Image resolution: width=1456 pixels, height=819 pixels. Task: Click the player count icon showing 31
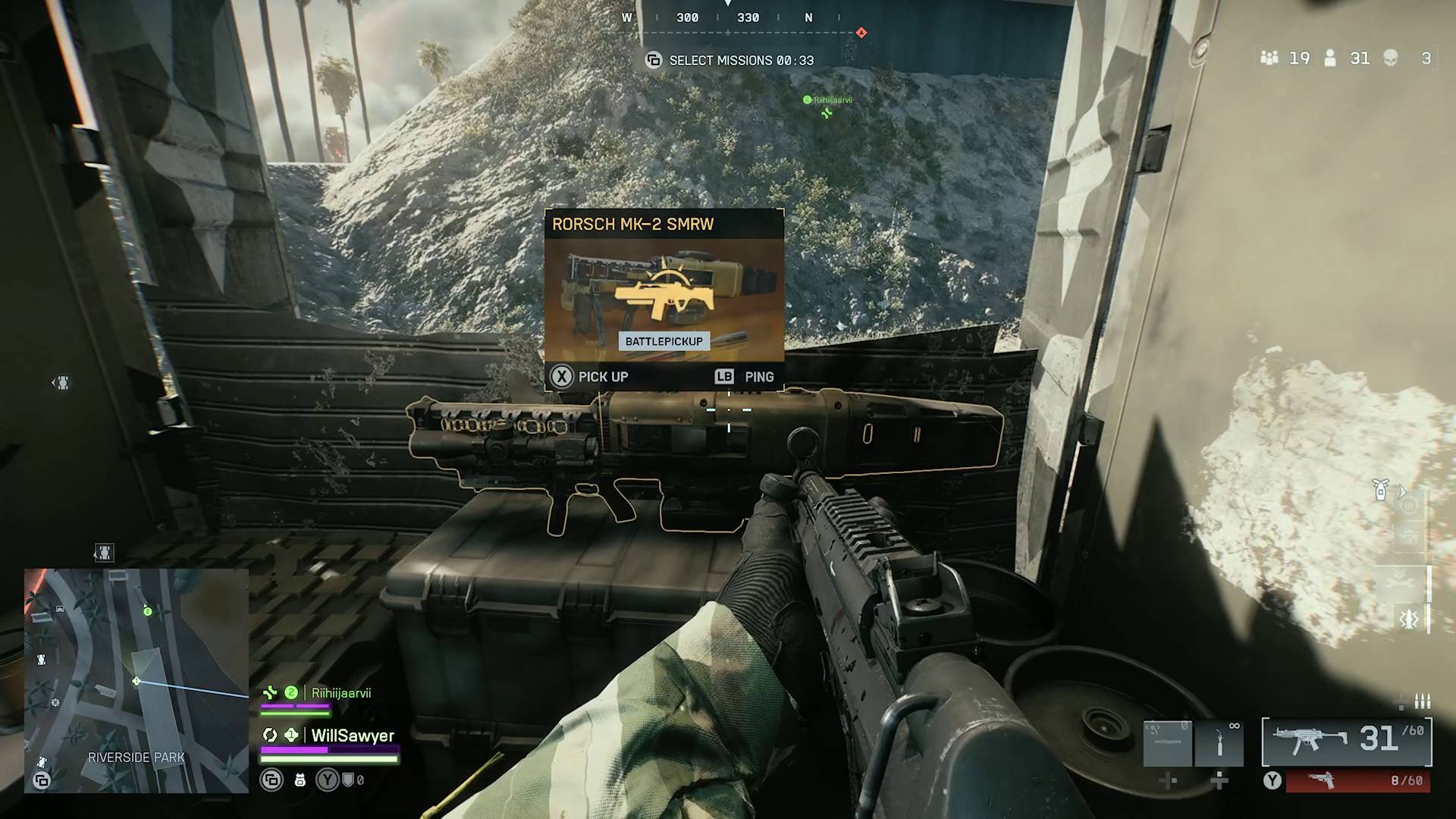1331,58
